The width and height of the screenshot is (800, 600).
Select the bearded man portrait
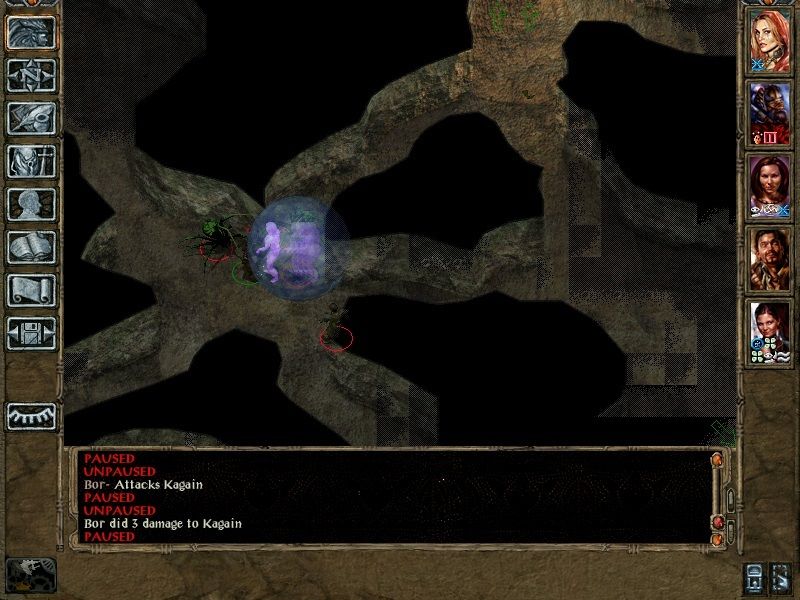770,257
